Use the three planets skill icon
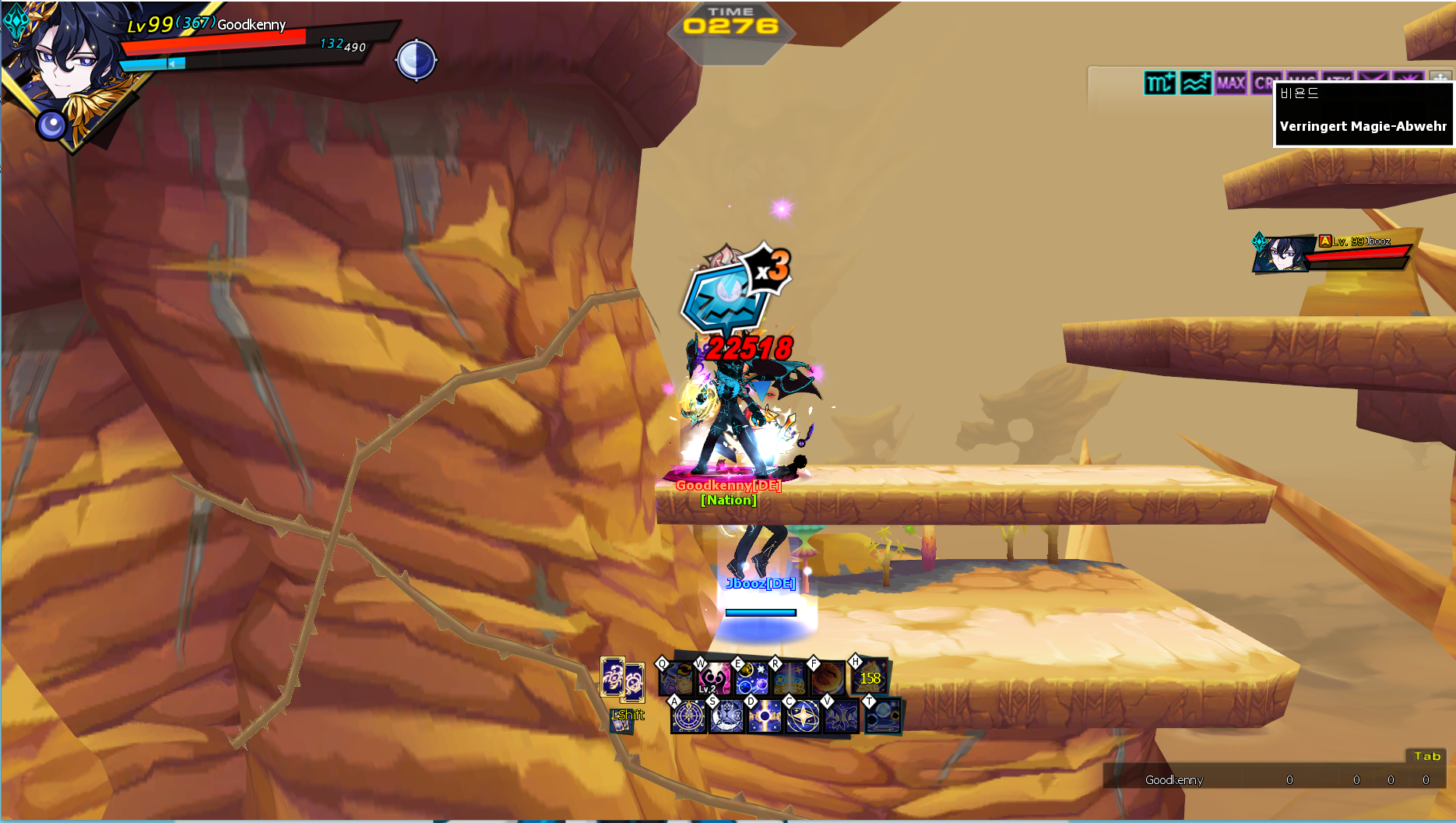The width and height of the screenshot is (1456, 823). [x=751, y=679]
